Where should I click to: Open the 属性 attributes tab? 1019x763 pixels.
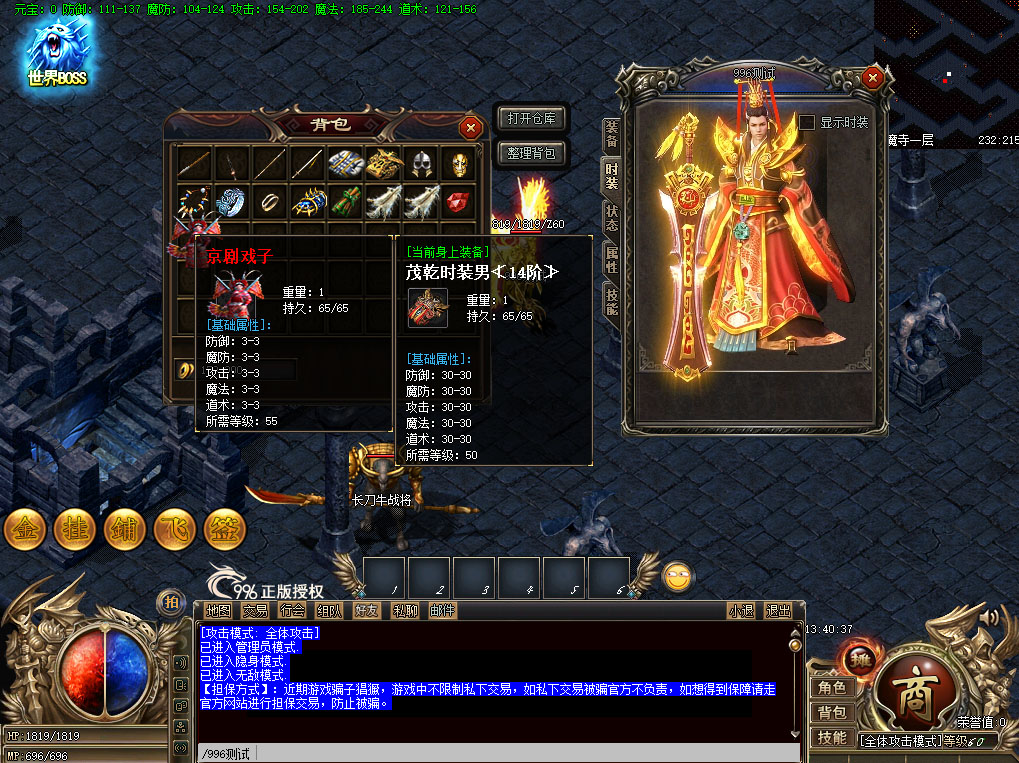click(x=611, y=260)
